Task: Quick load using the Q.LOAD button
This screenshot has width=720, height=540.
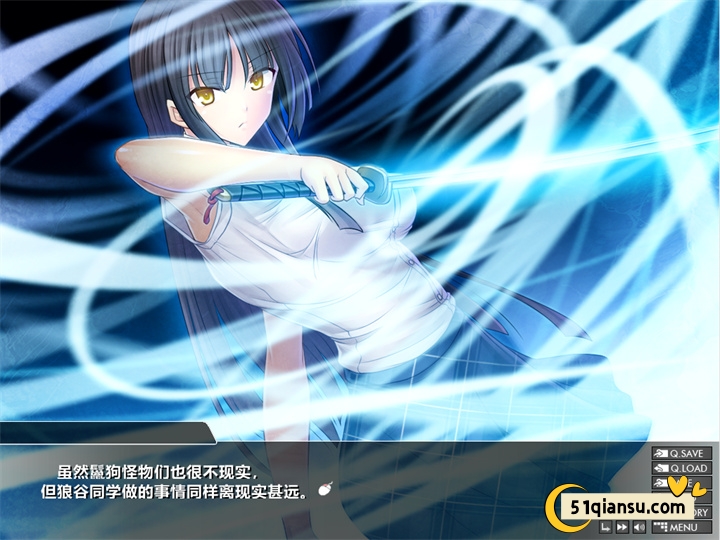Action: pyautogui.click(x=680, y=468)
